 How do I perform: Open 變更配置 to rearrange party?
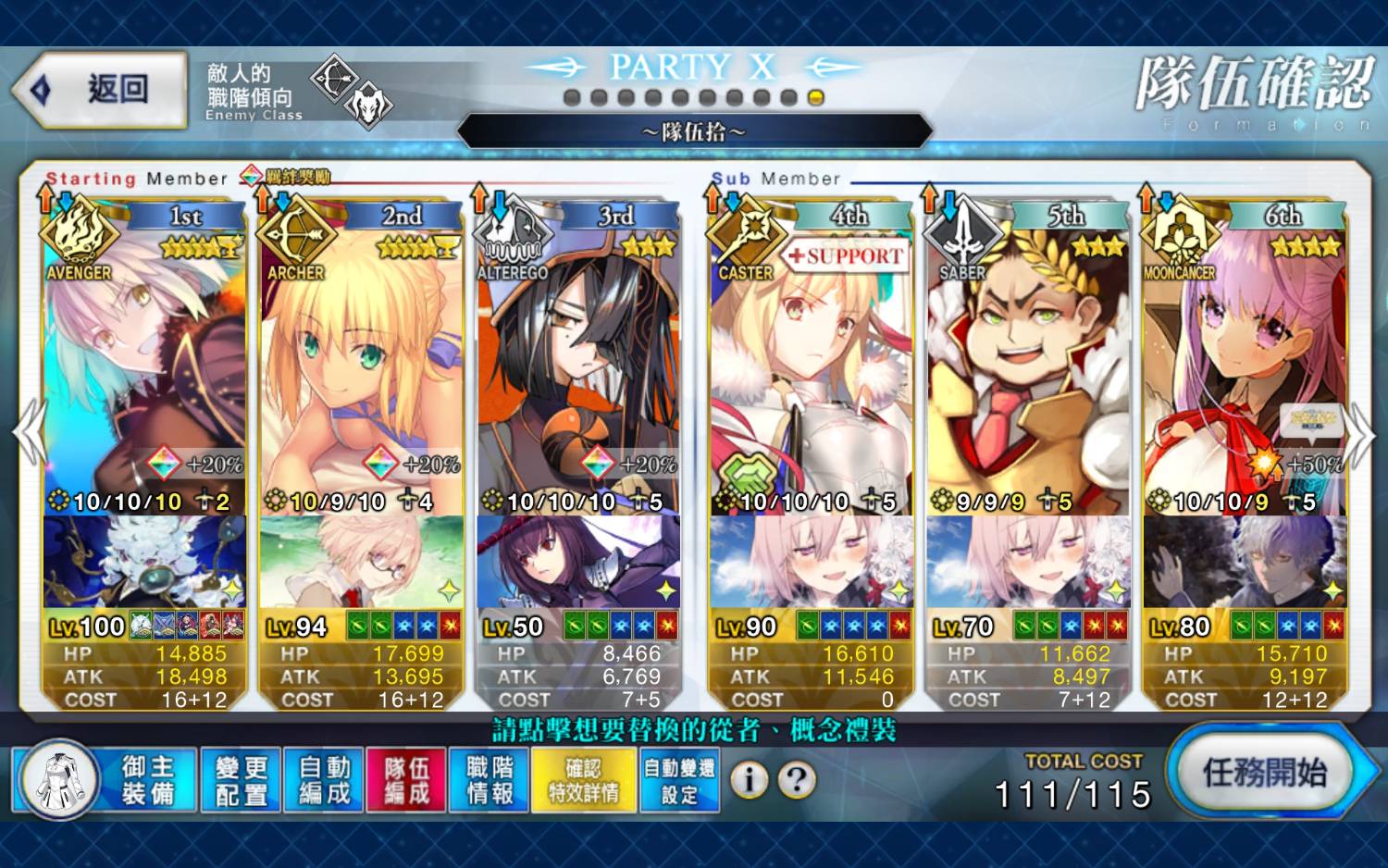[241, 780]
